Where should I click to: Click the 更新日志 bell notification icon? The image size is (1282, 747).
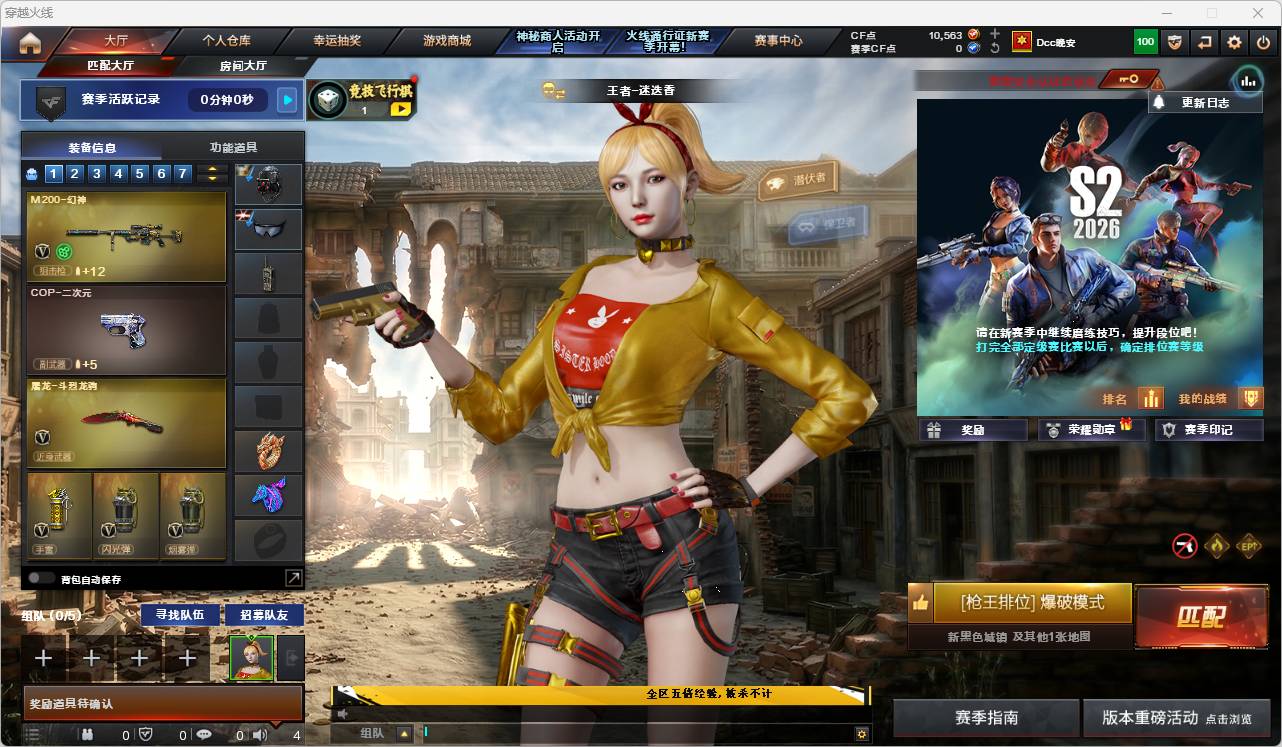tap(1160, 102)
